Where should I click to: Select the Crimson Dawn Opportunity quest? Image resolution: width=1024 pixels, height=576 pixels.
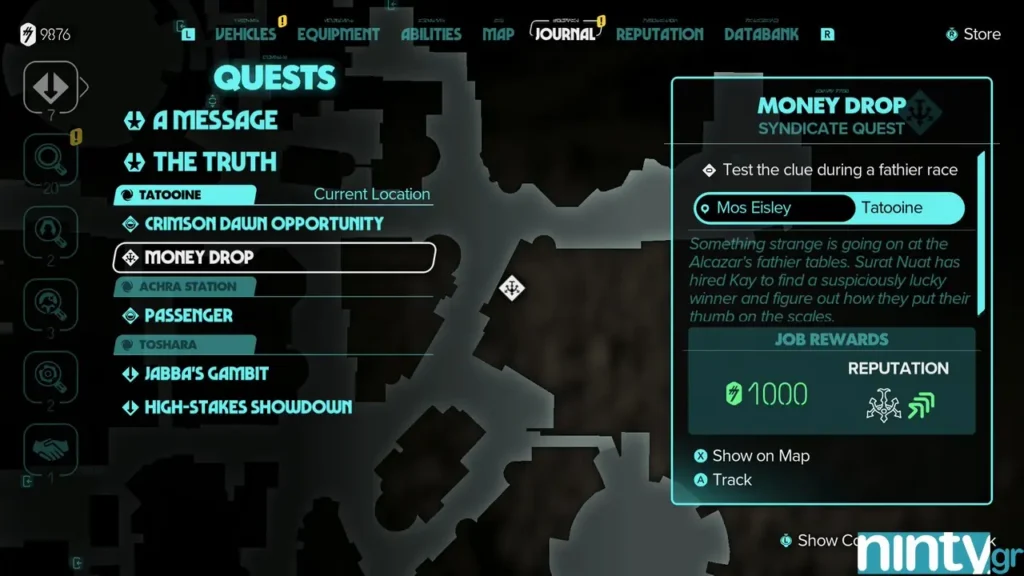click(263, 224)
